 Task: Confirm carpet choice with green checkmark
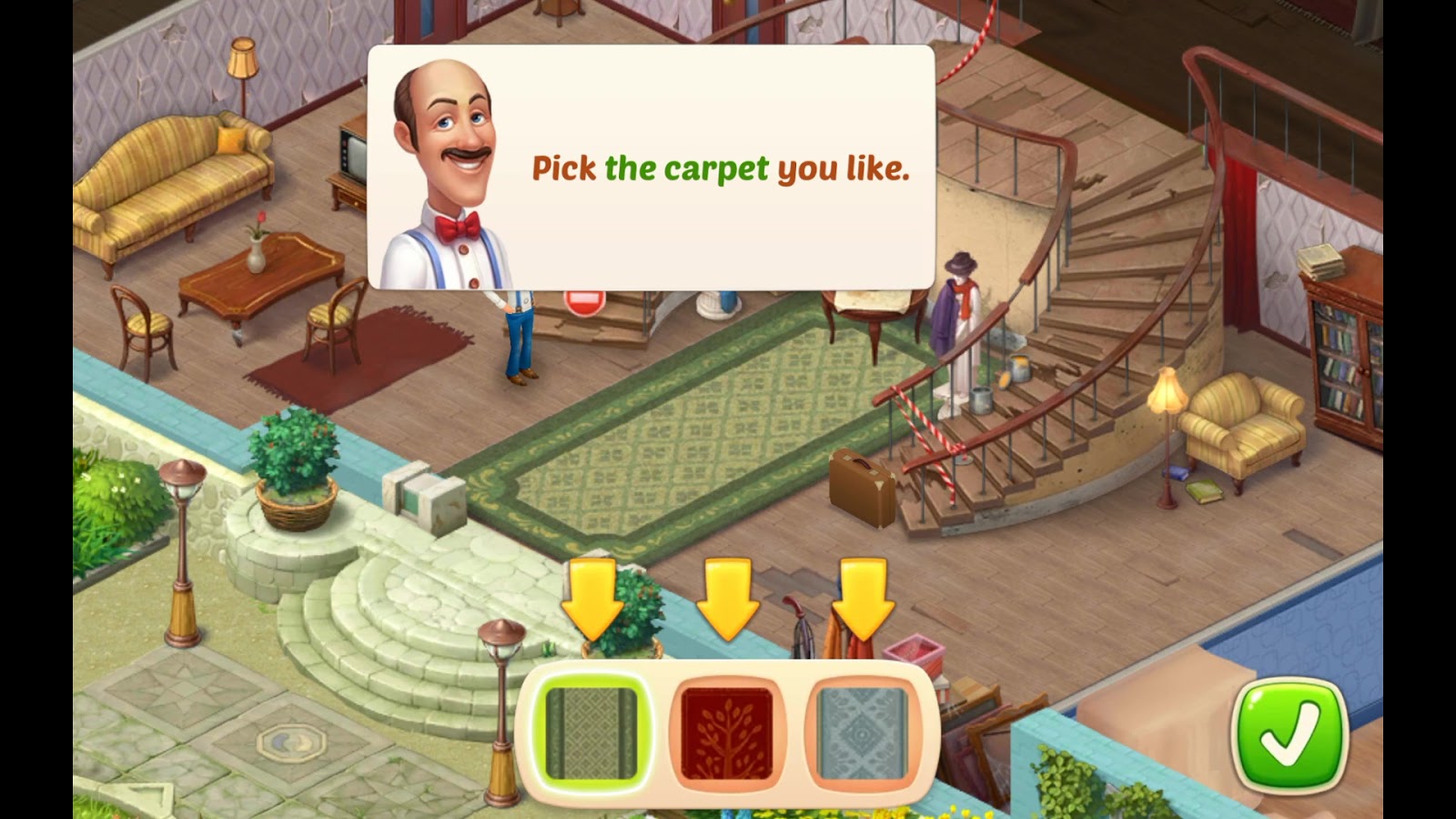coord(1293,734)
